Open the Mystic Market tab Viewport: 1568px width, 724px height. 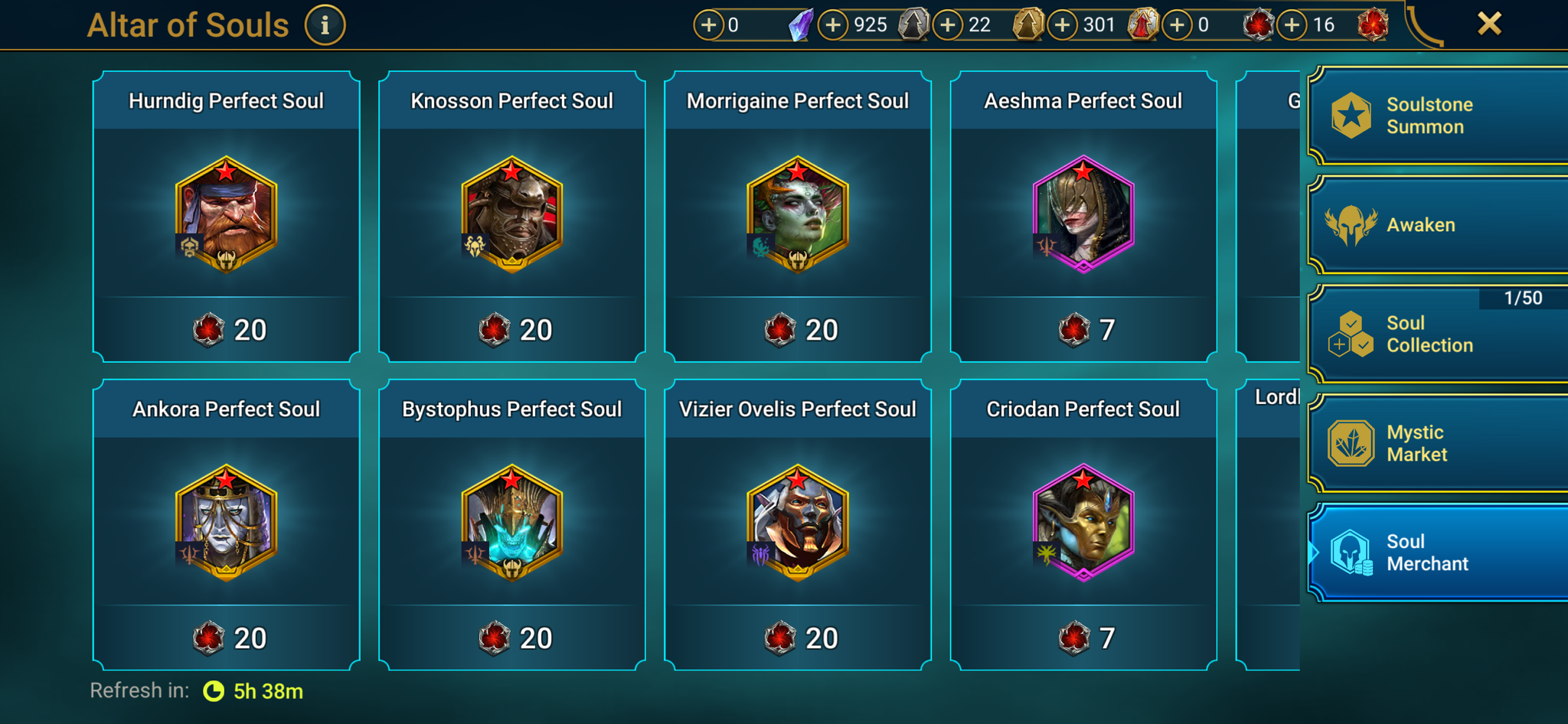click(1436, 442)
